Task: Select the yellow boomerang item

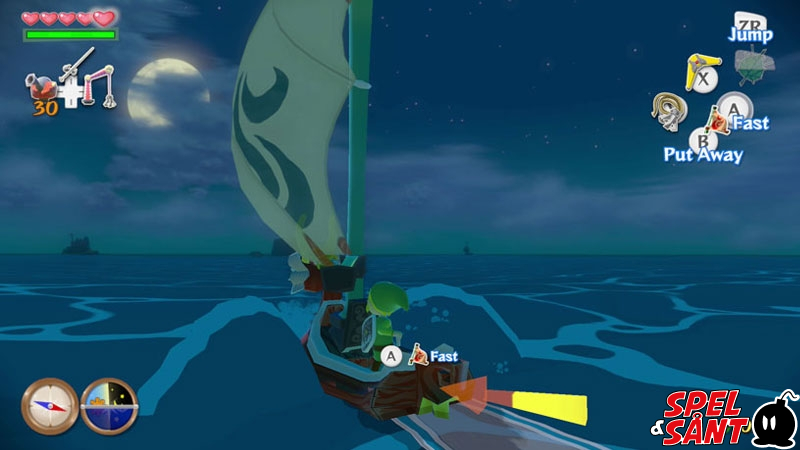Action: pos(698,71)
